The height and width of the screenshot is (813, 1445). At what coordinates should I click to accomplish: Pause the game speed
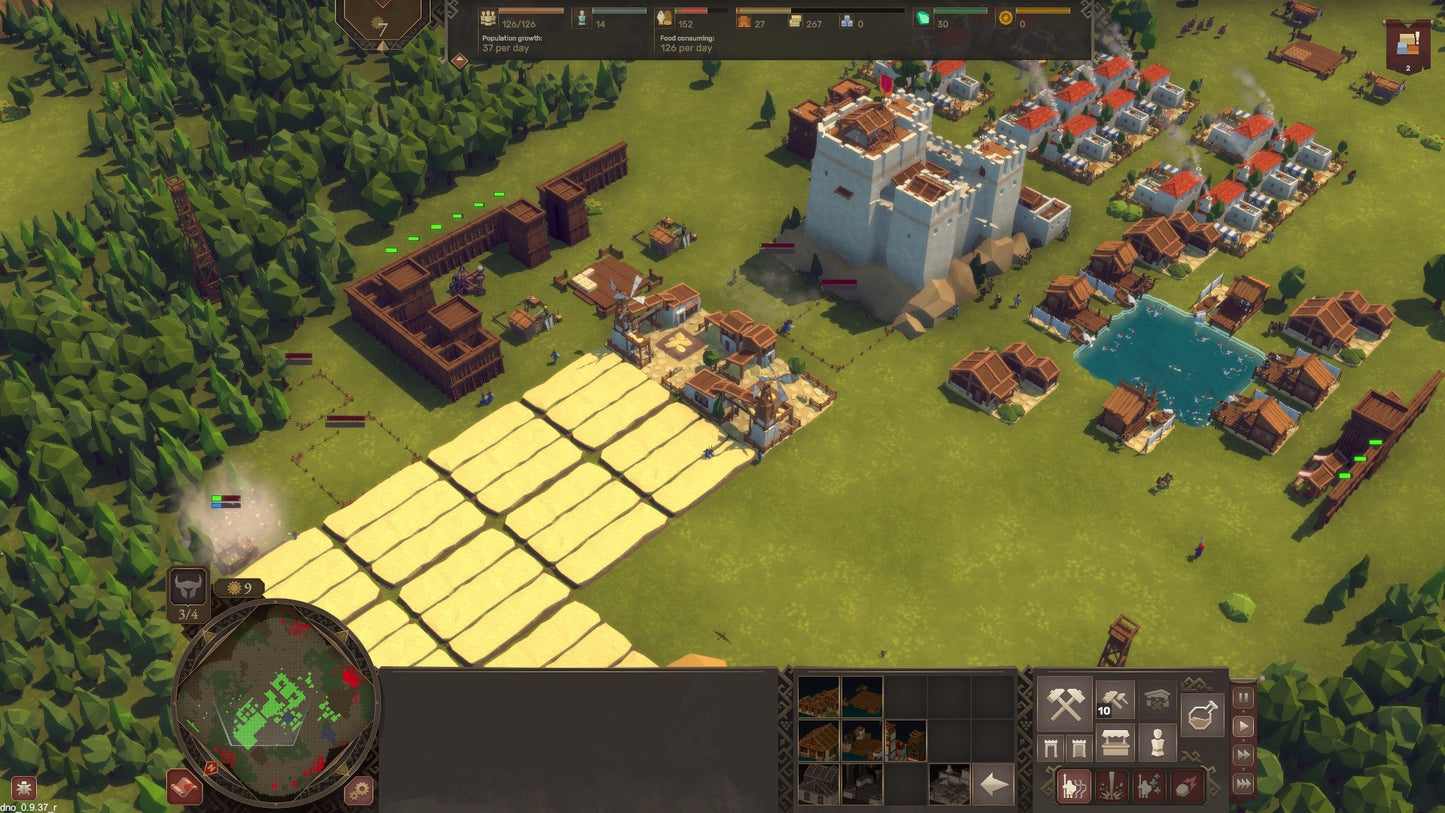click(1243, 698)
